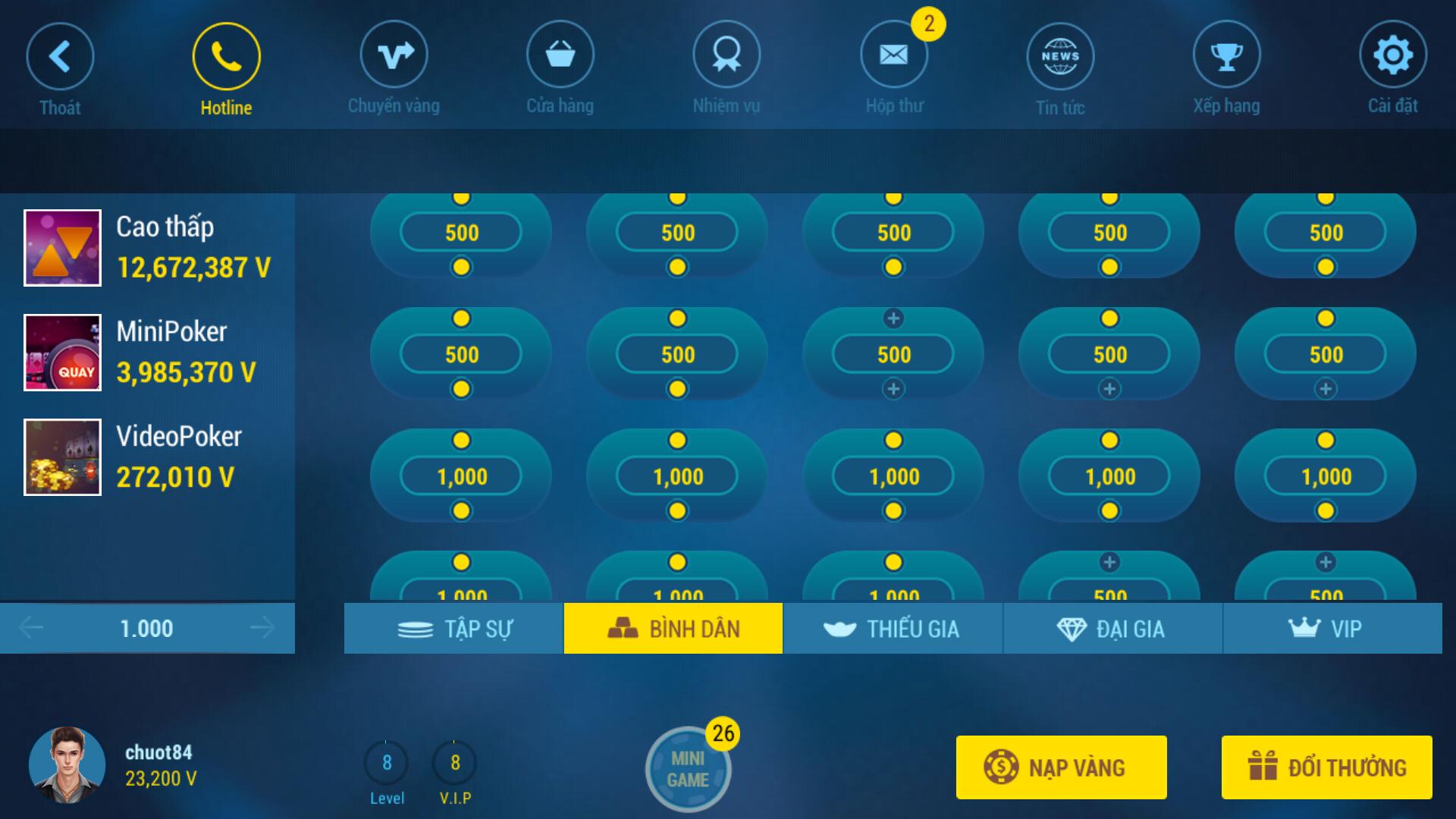1456x819 pixels.
Task: Open the Cài đặt settings gear
Action: 1394,55
